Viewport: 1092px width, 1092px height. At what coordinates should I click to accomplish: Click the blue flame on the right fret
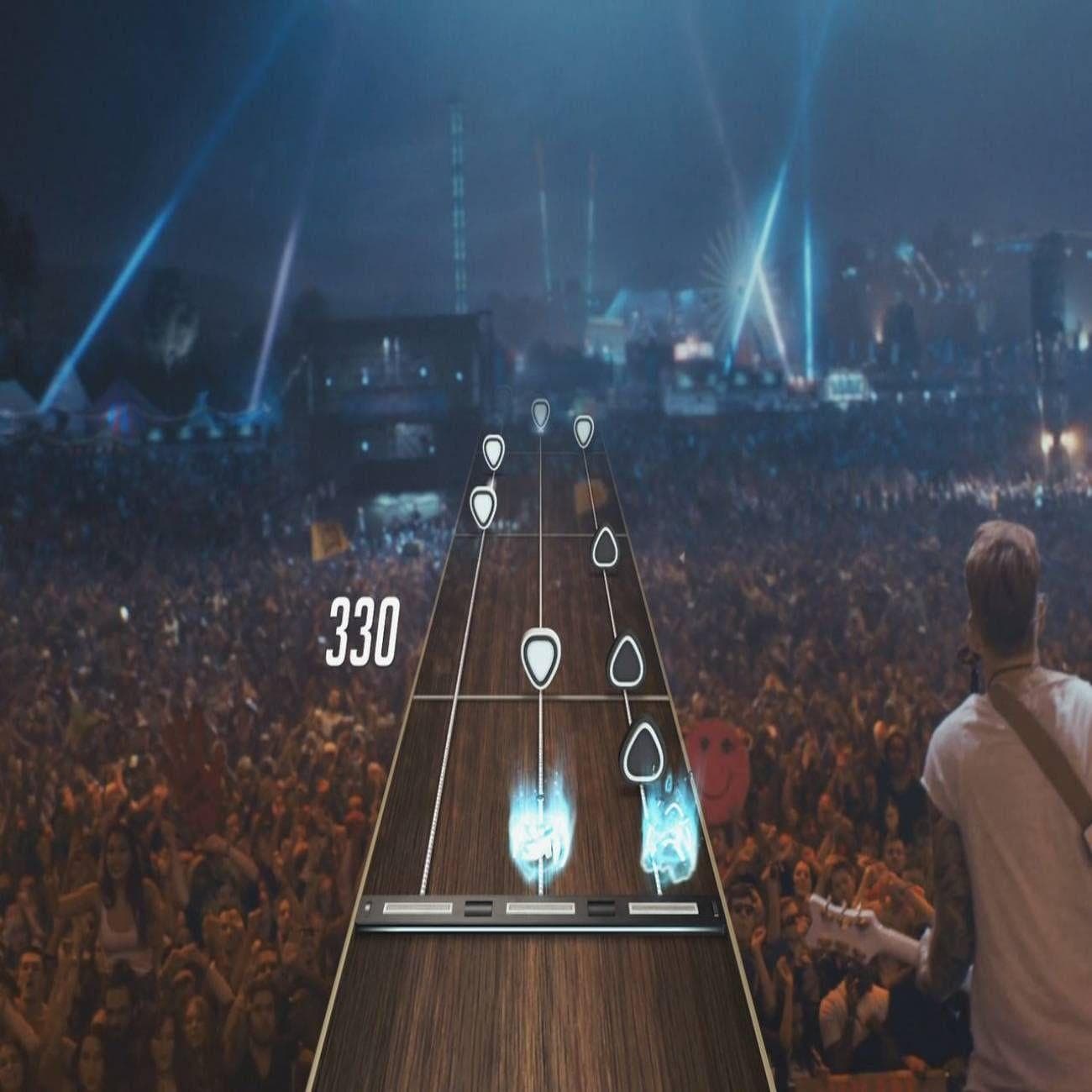(x=659, y=832)
